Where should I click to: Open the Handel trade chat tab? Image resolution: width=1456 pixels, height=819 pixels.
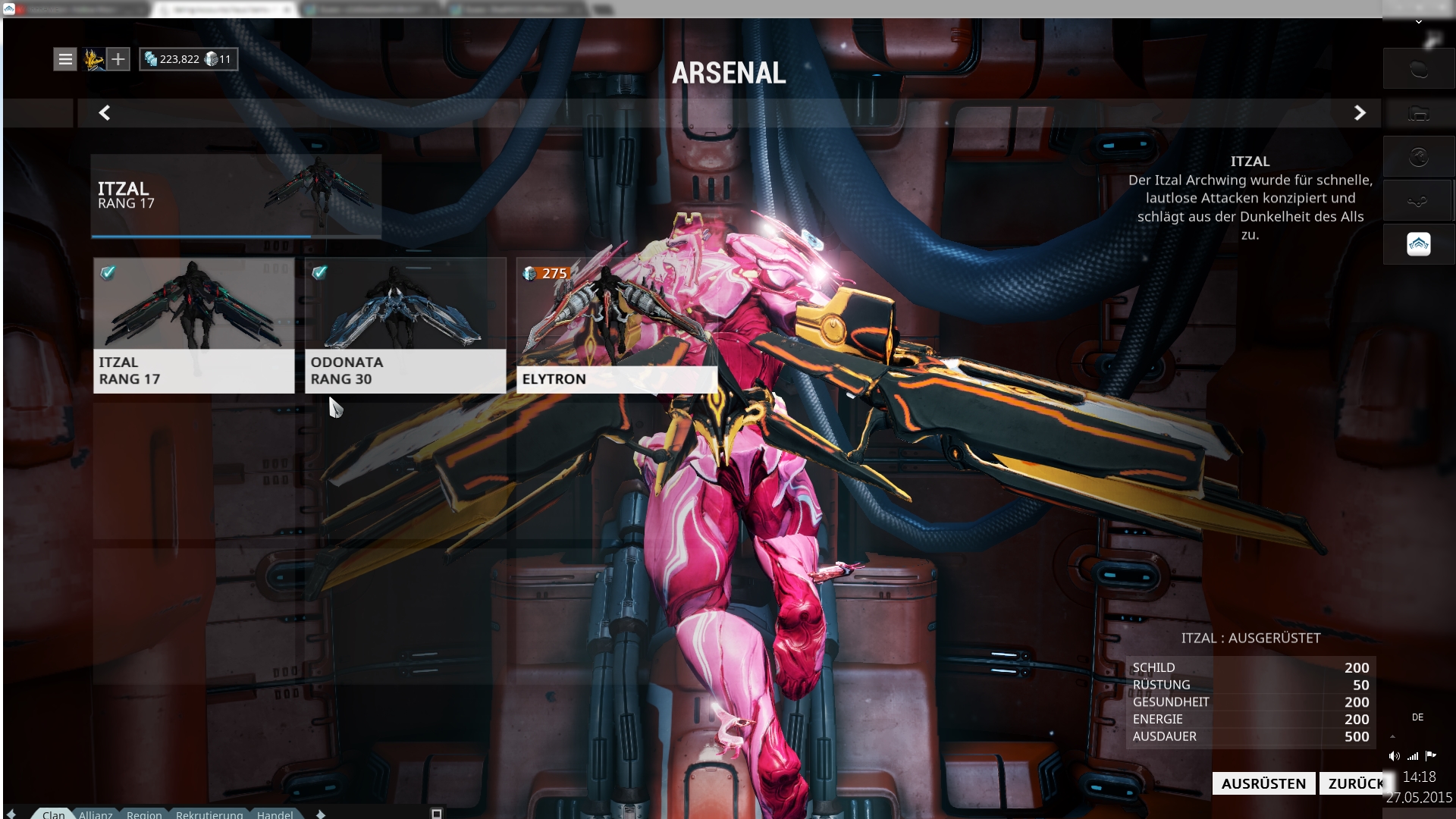coord(275,814)
